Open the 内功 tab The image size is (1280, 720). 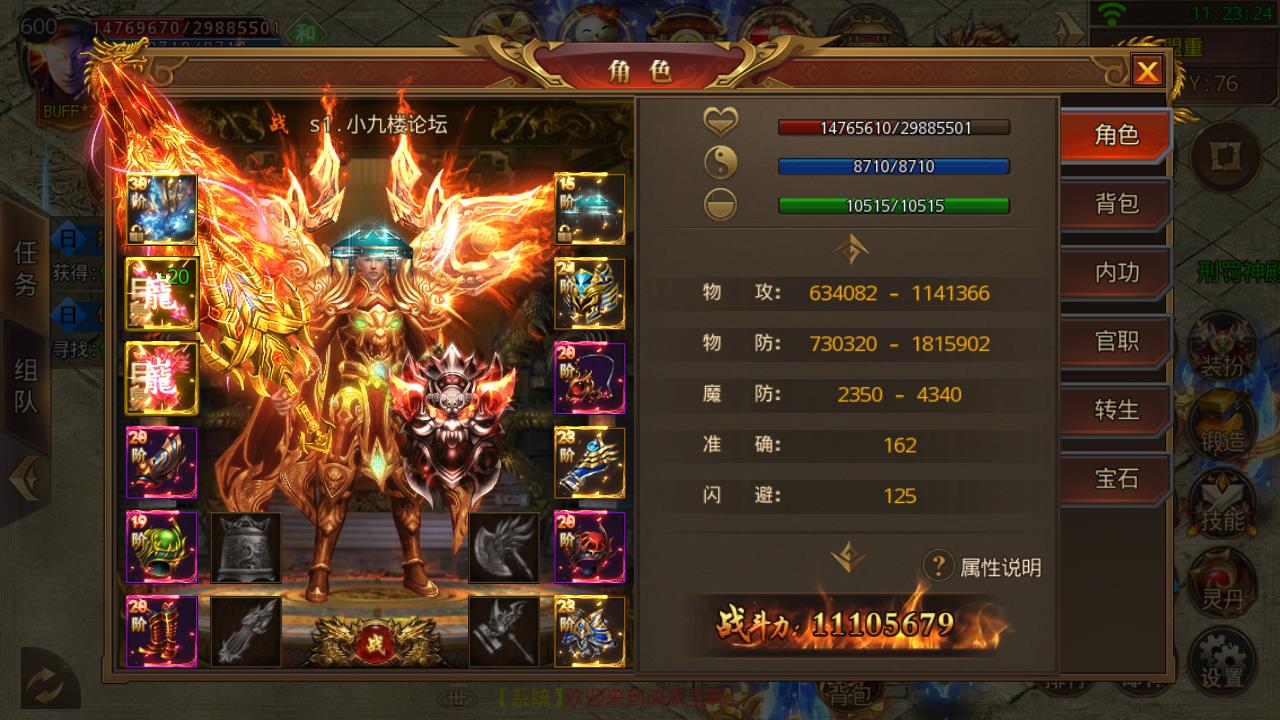1115,272
